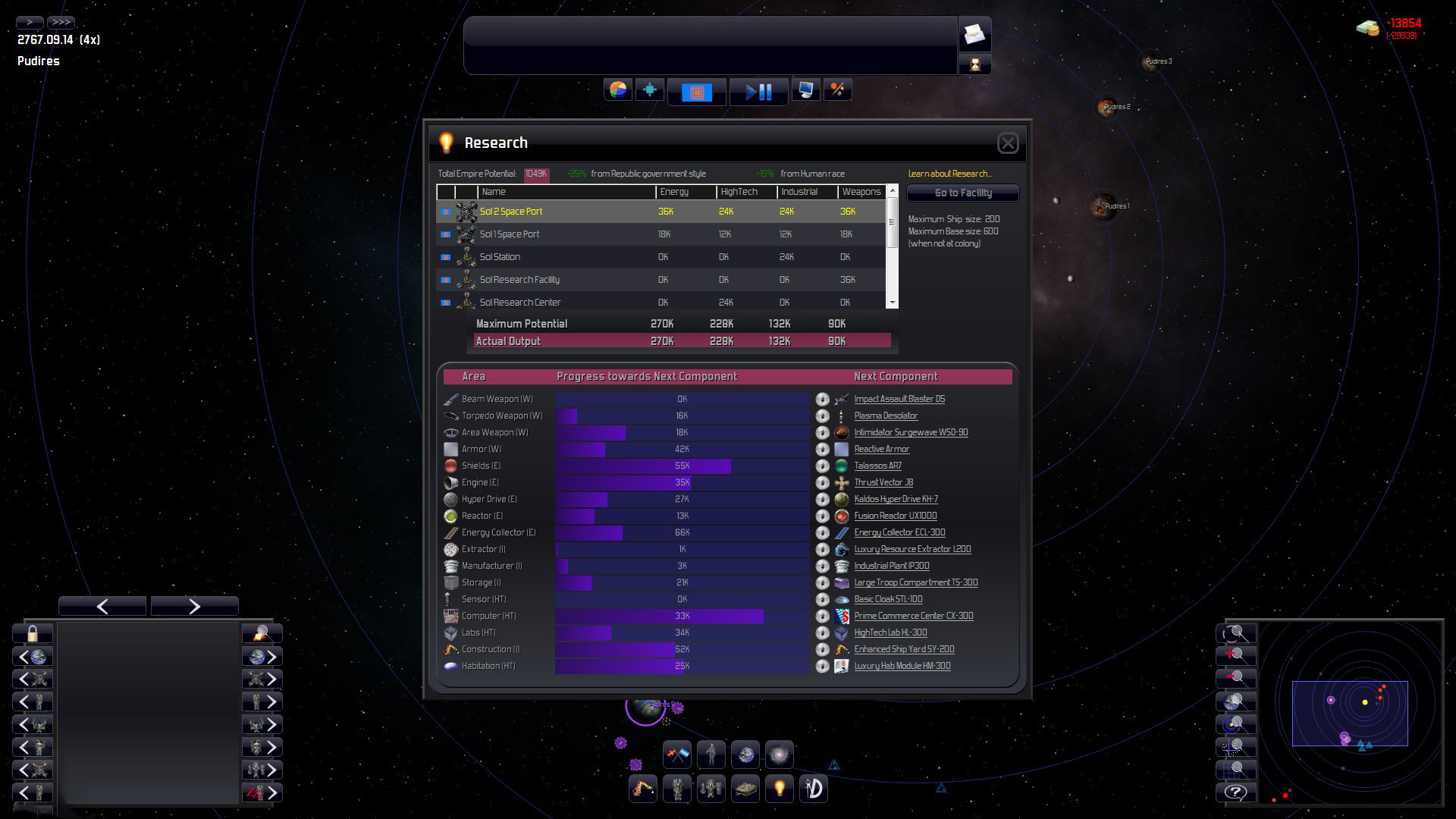The width and height of the screenshot is (1456, 819).
Task: Open the Luxury Hab Module HM-300 link
Action: point(902,666)
